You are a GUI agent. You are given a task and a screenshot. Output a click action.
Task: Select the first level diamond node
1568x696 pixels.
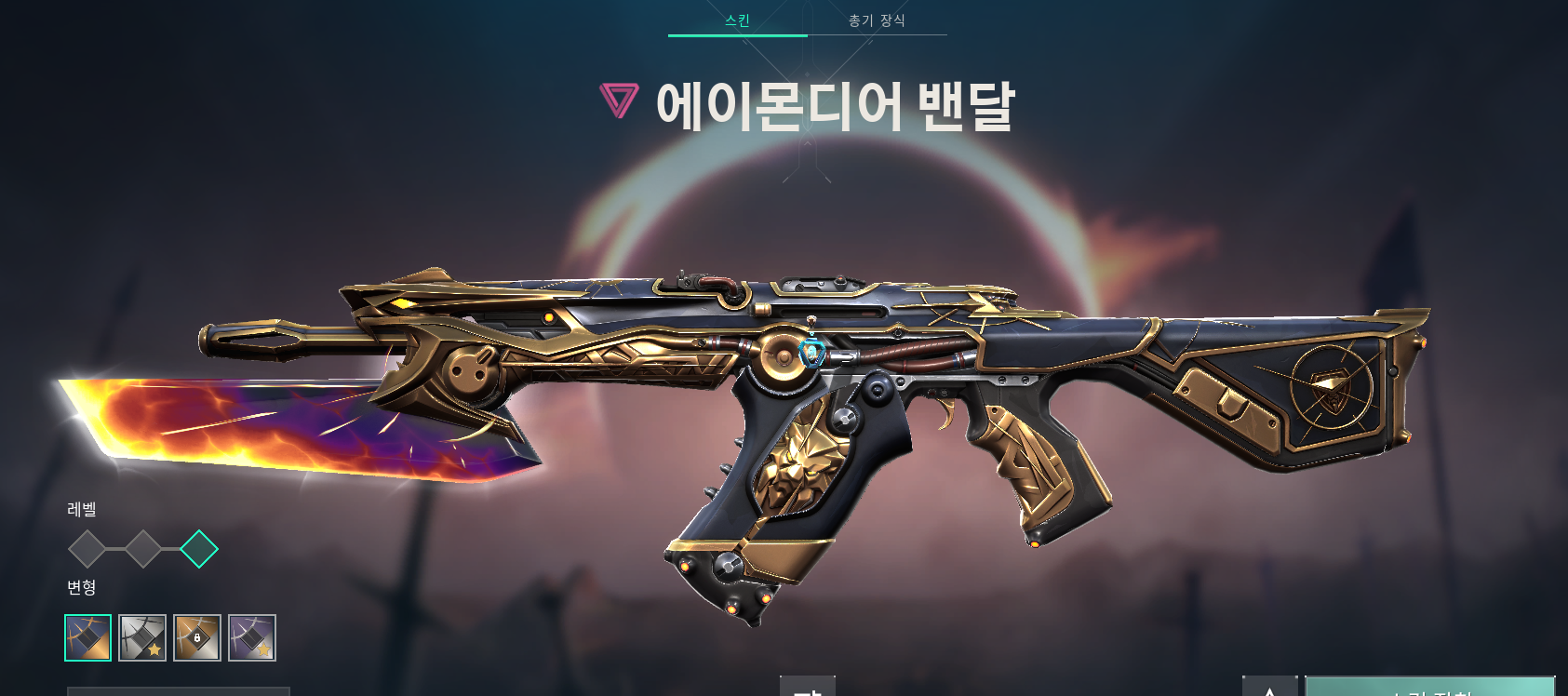click(89, 550)
